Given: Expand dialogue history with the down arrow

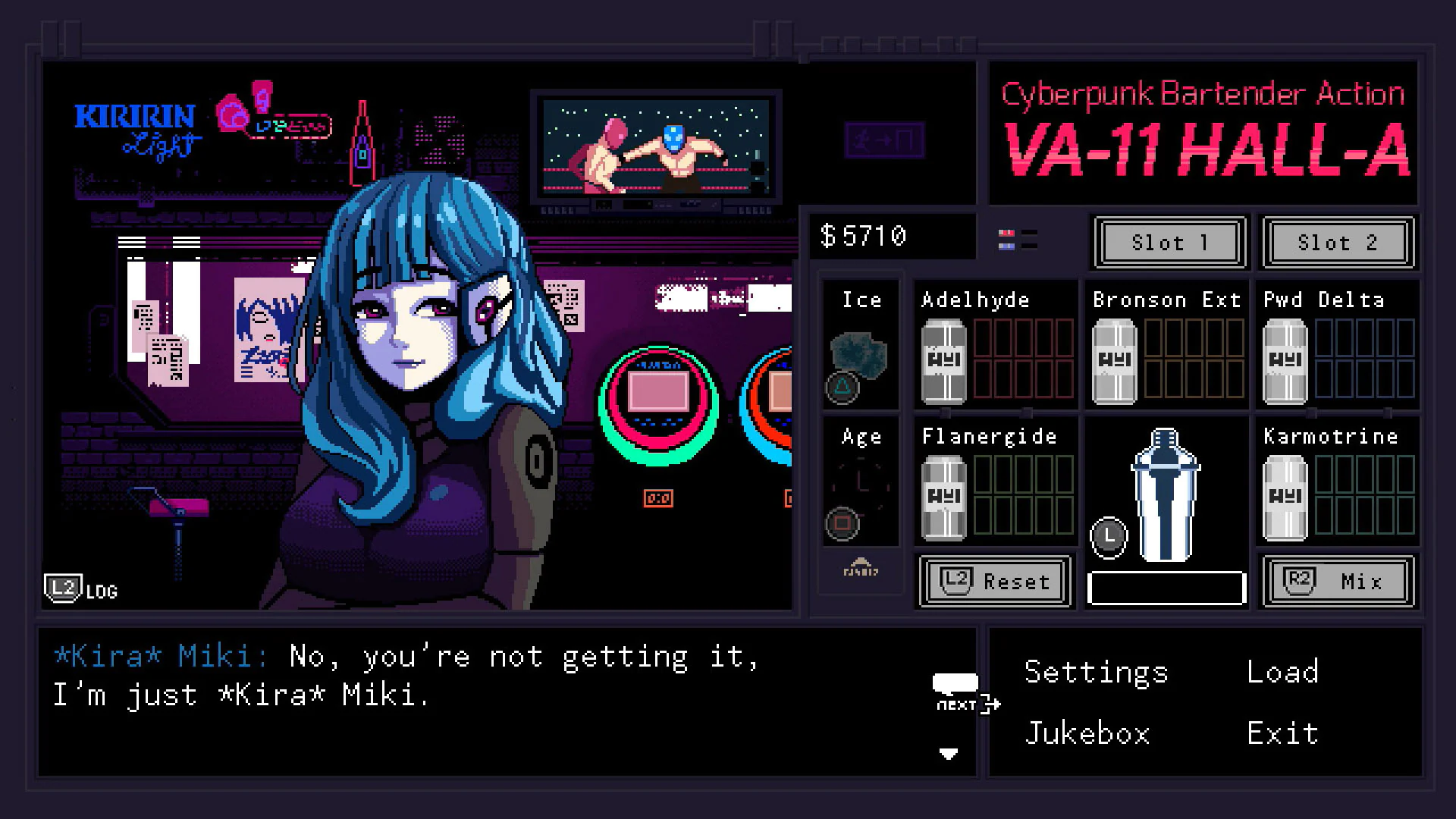Looking at the screenshot, I should 949,753.
